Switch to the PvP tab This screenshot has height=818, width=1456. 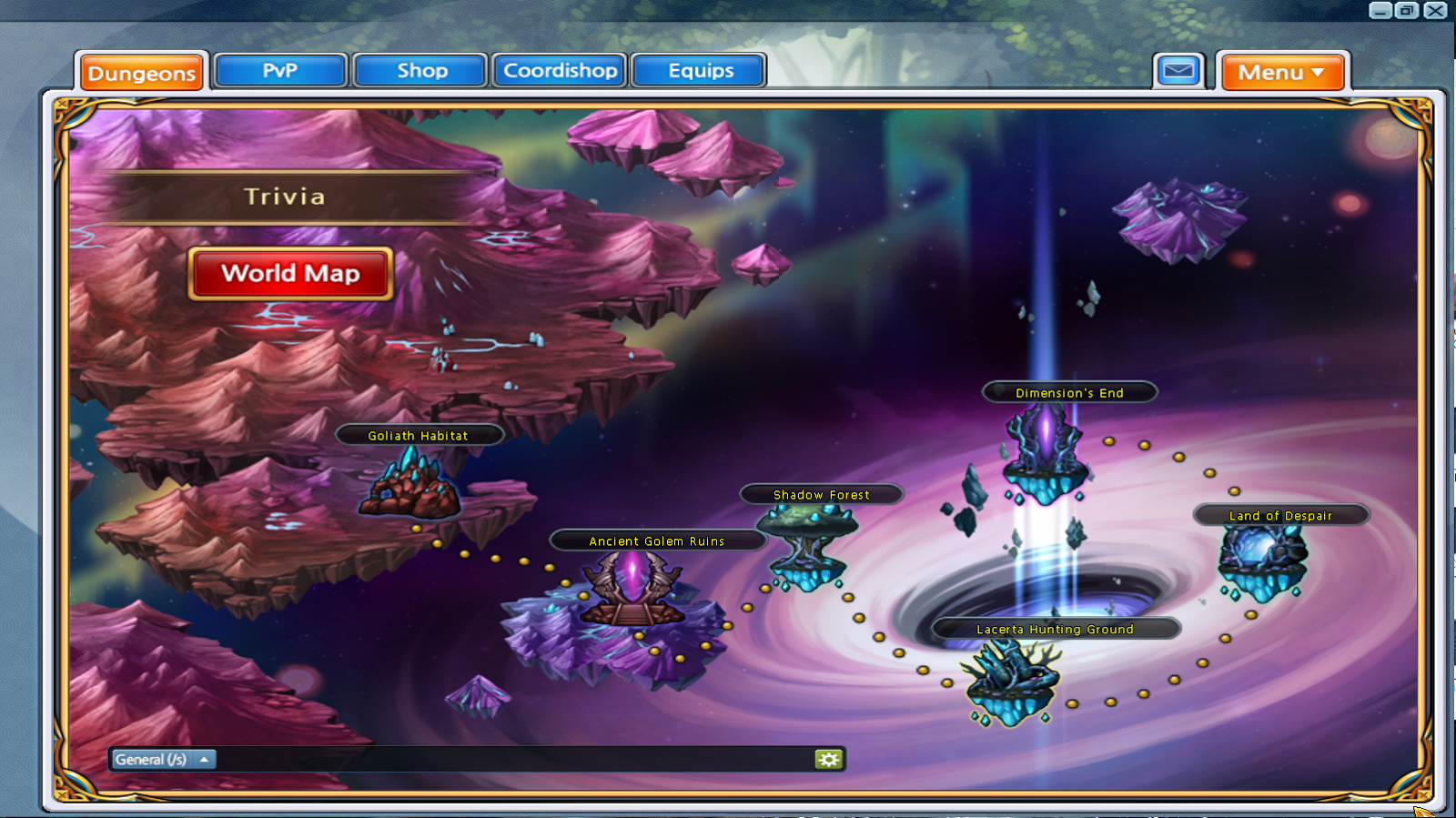click(279, 69)
